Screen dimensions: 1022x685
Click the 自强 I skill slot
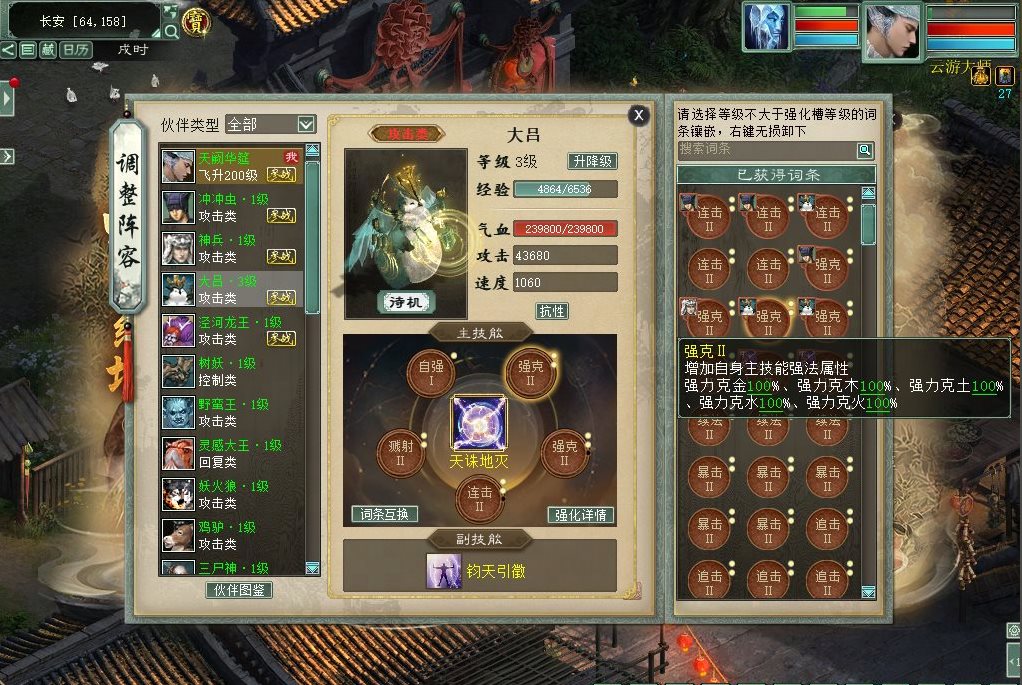tap(430, 374)
